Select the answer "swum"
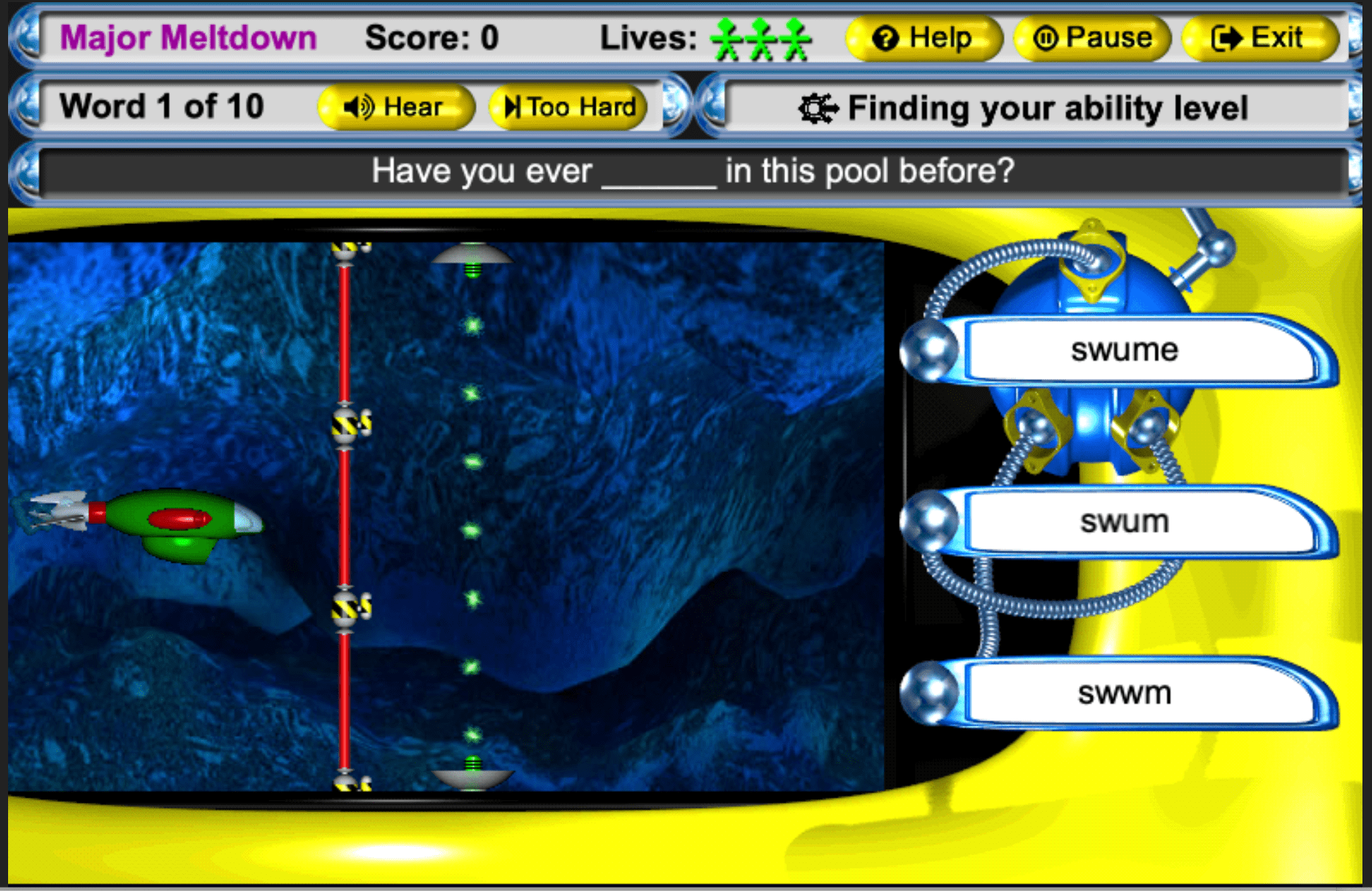 click(1124, 522)
